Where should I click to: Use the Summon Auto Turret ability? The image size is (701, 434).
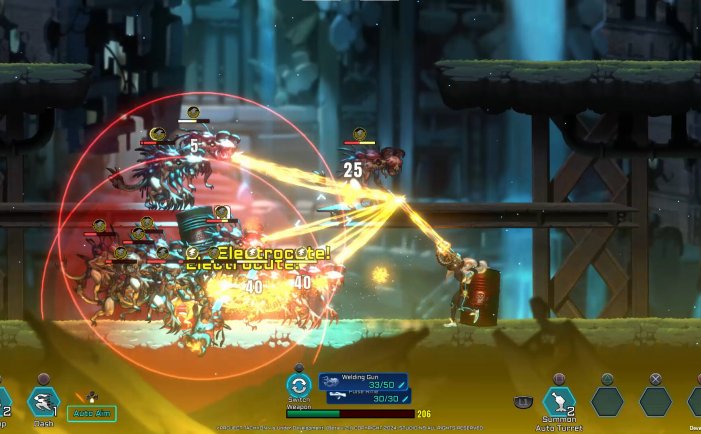pyautogui.click(x=558, y=400)
